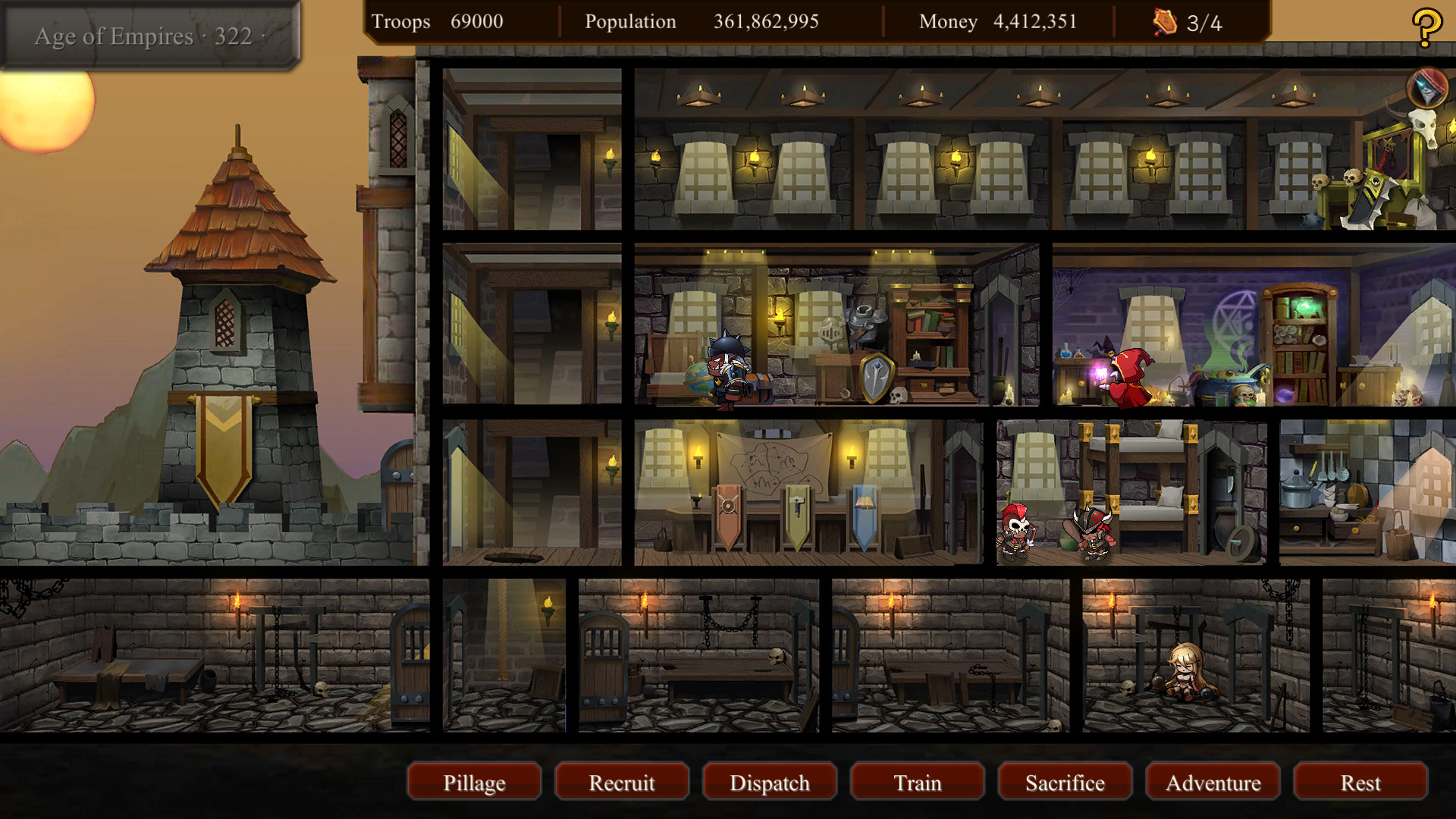1456x819 pixels.
Task: Click the Money counter showing 4,412,351
Action: tap(997, 21)
